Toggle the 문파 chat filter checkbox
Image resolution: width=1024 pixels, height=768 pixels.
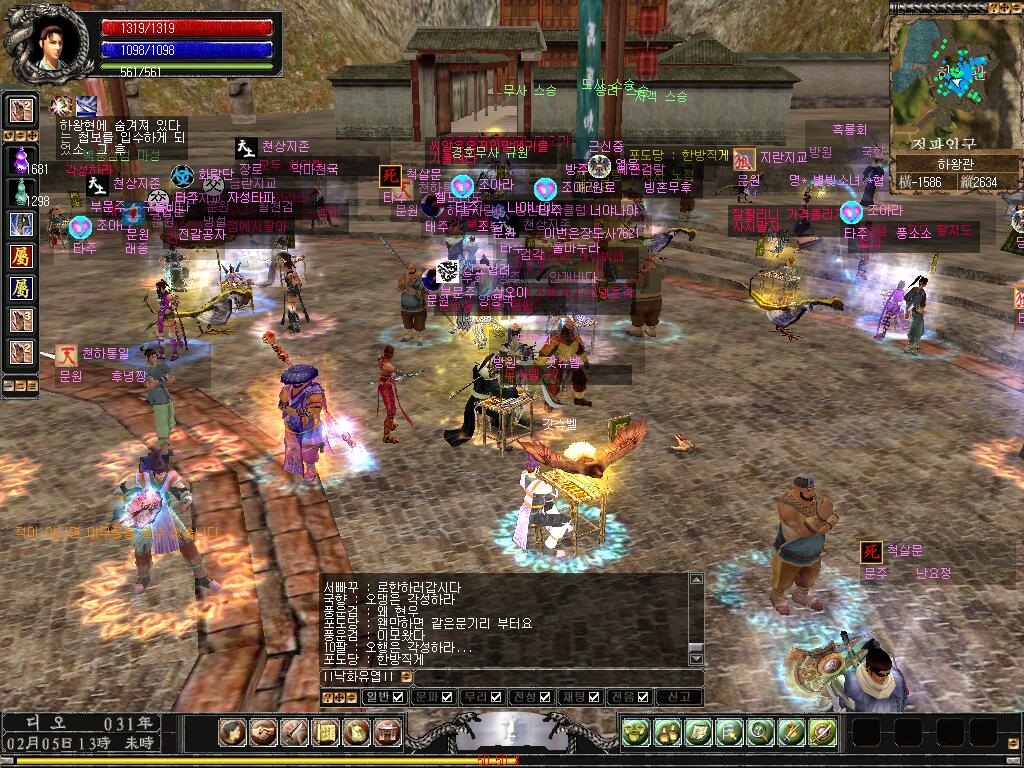click(x=447, y=697)
